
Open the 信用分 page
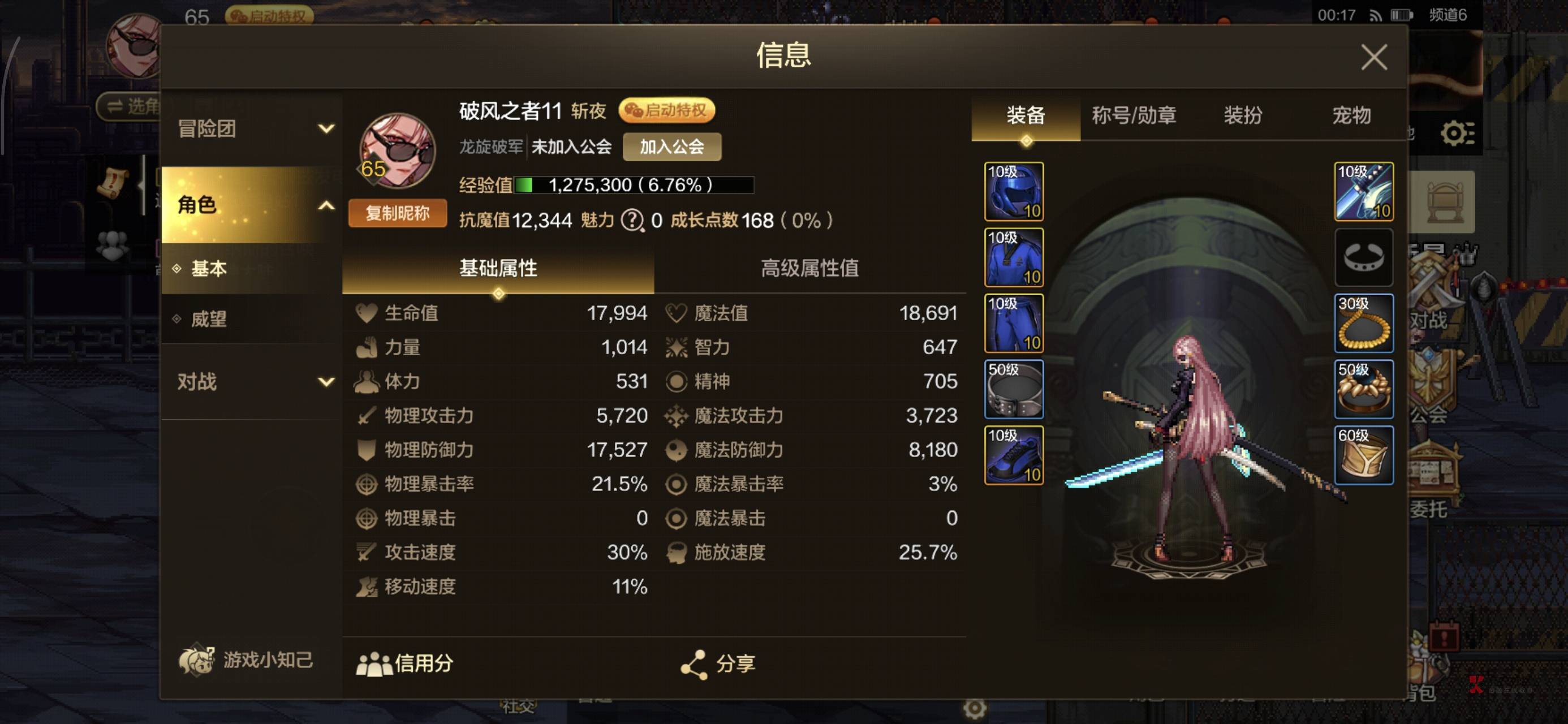pos(406,663)
